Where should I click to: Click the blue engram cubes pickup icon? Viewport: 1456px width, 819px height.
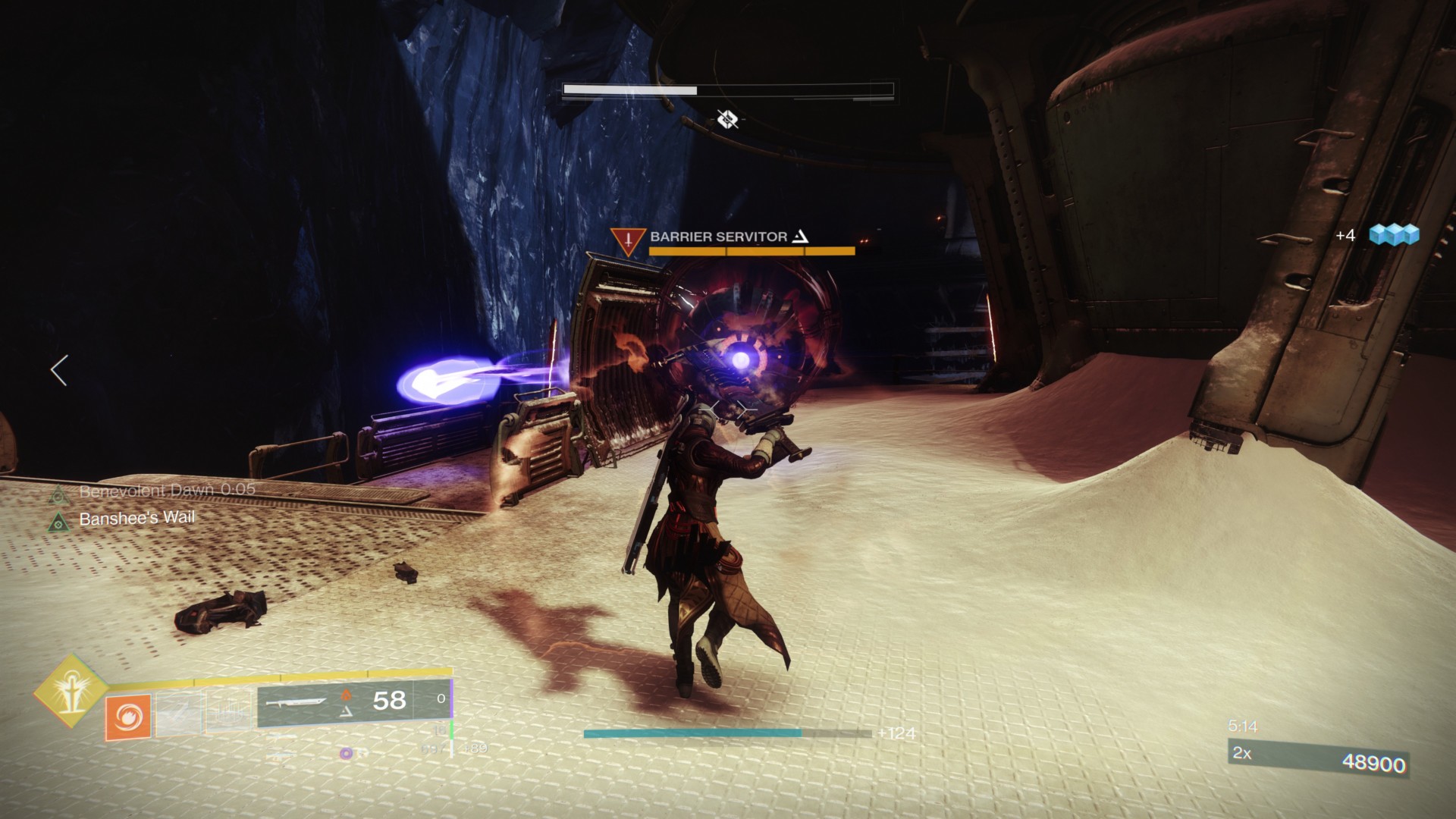click(1394, 235)
